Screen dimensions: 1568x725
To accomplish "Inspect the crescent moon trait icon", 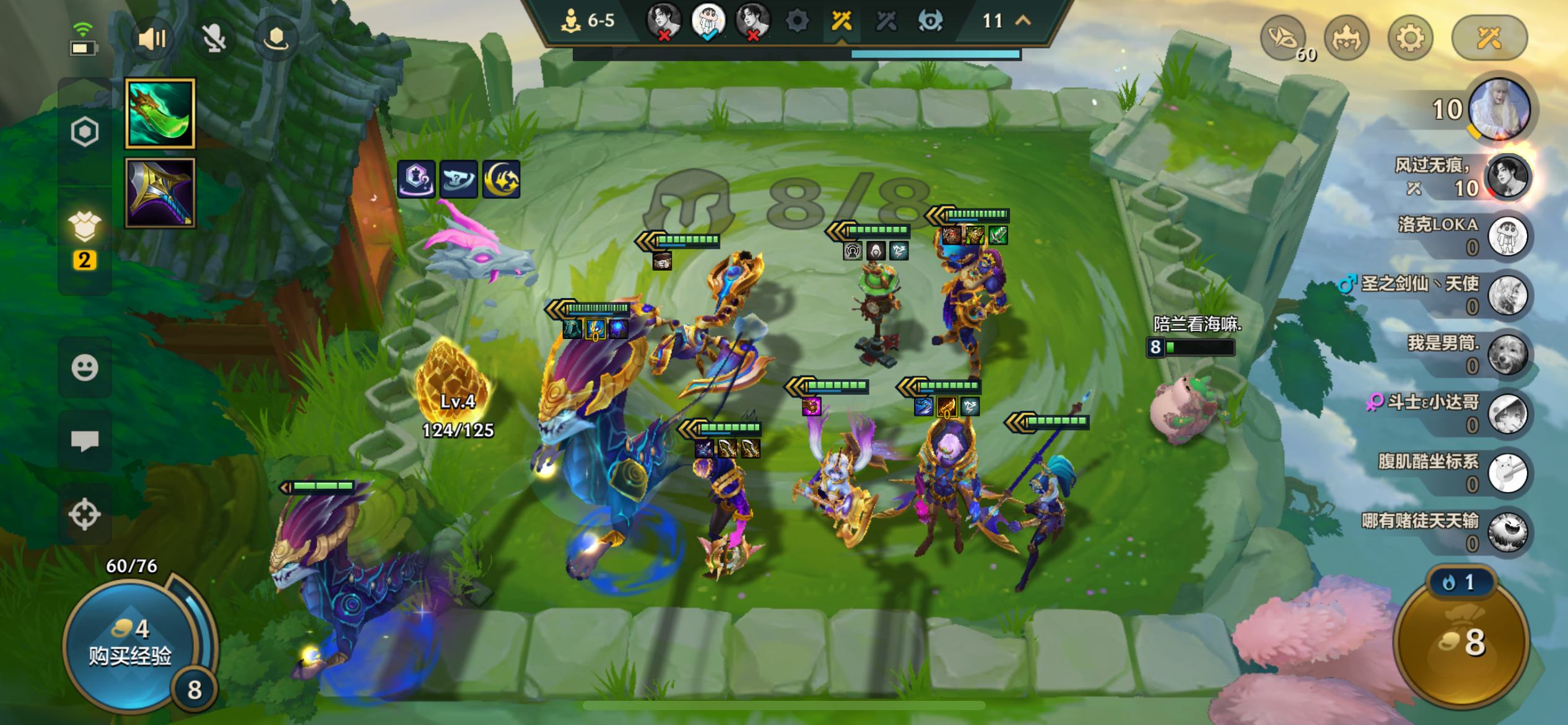I will click(501, 180).
